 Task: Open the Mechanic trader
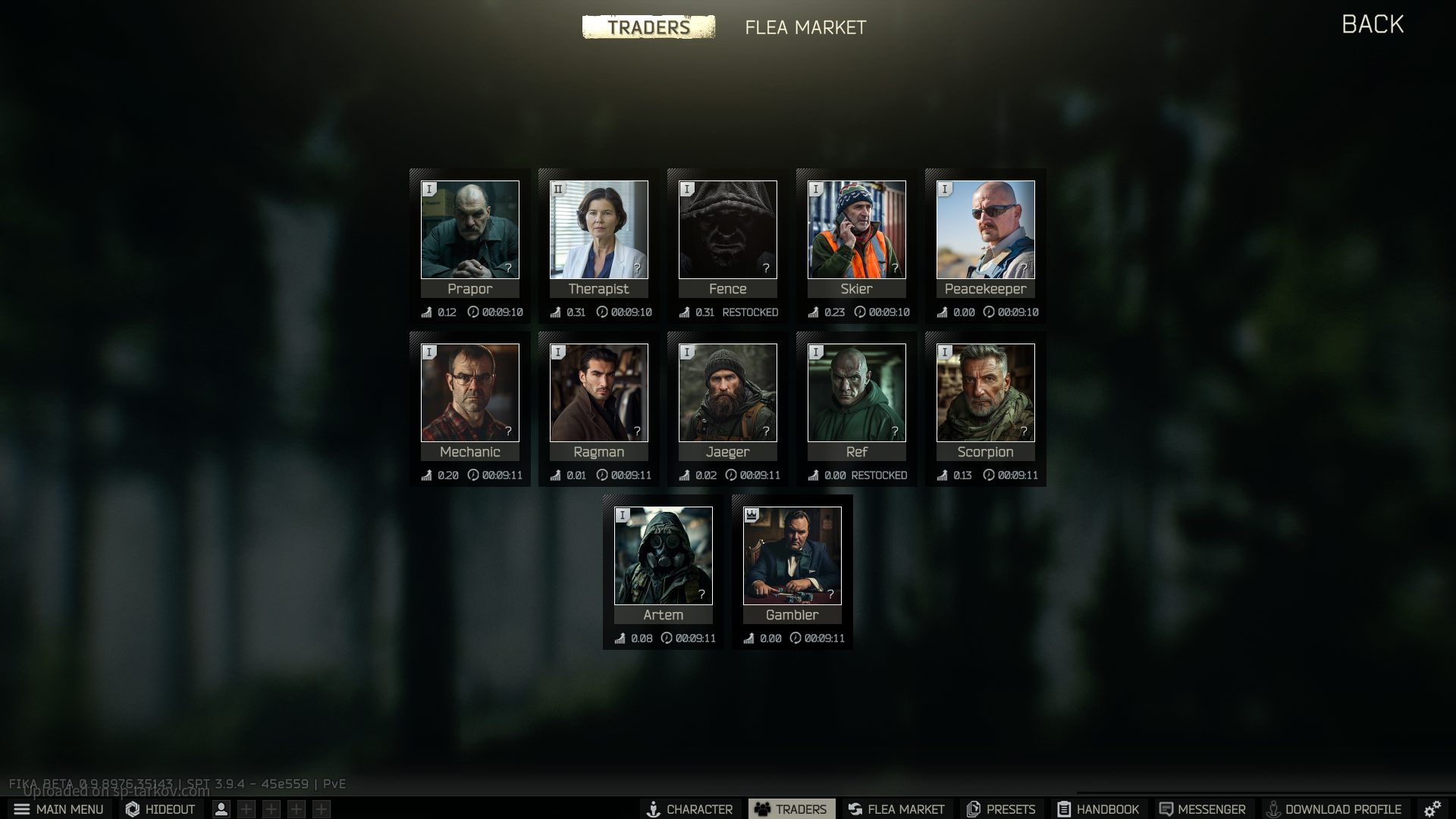click(x=470, y=393)
